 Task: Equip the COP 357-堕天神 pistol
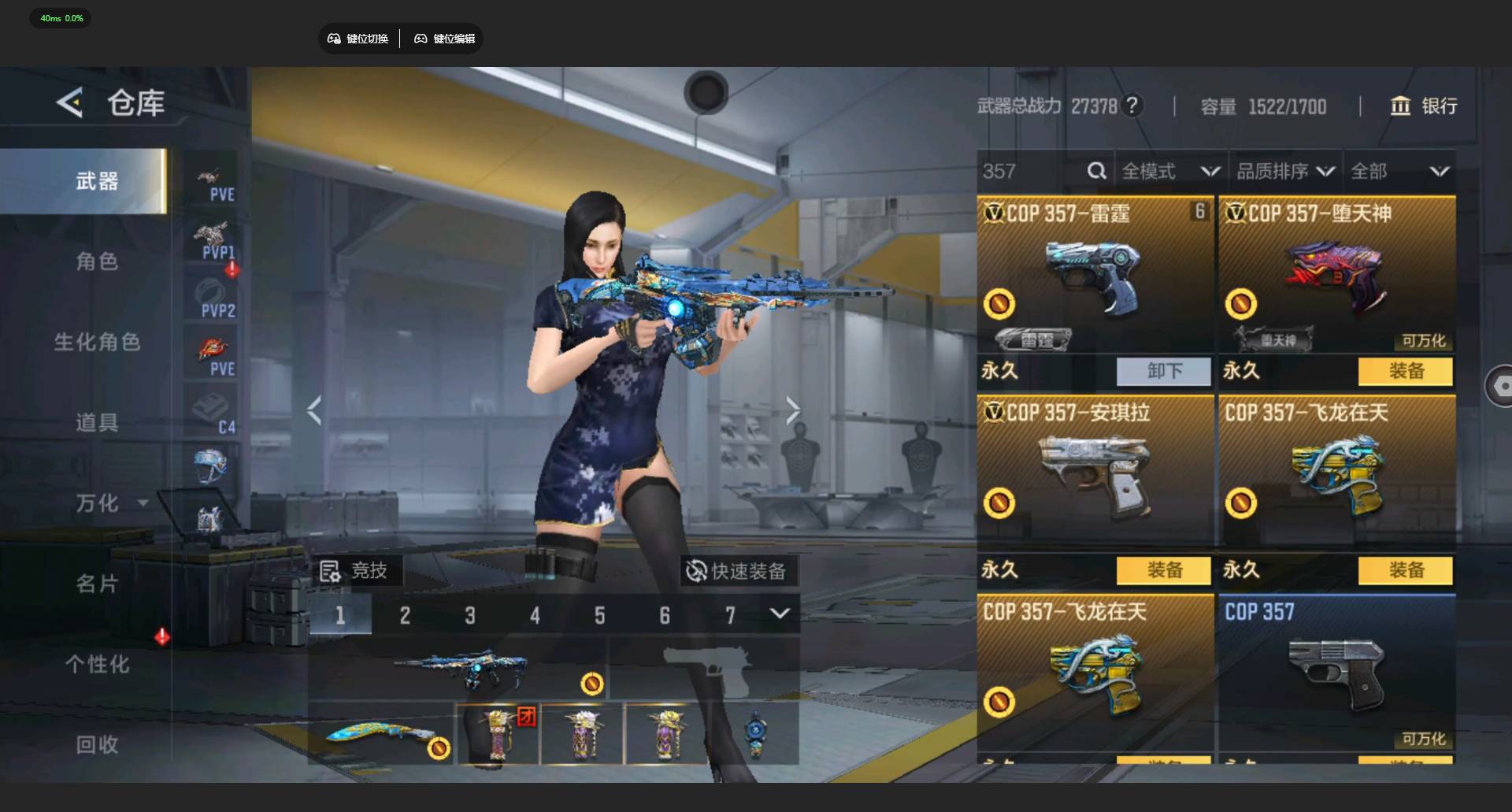(x=1405, y=371)
